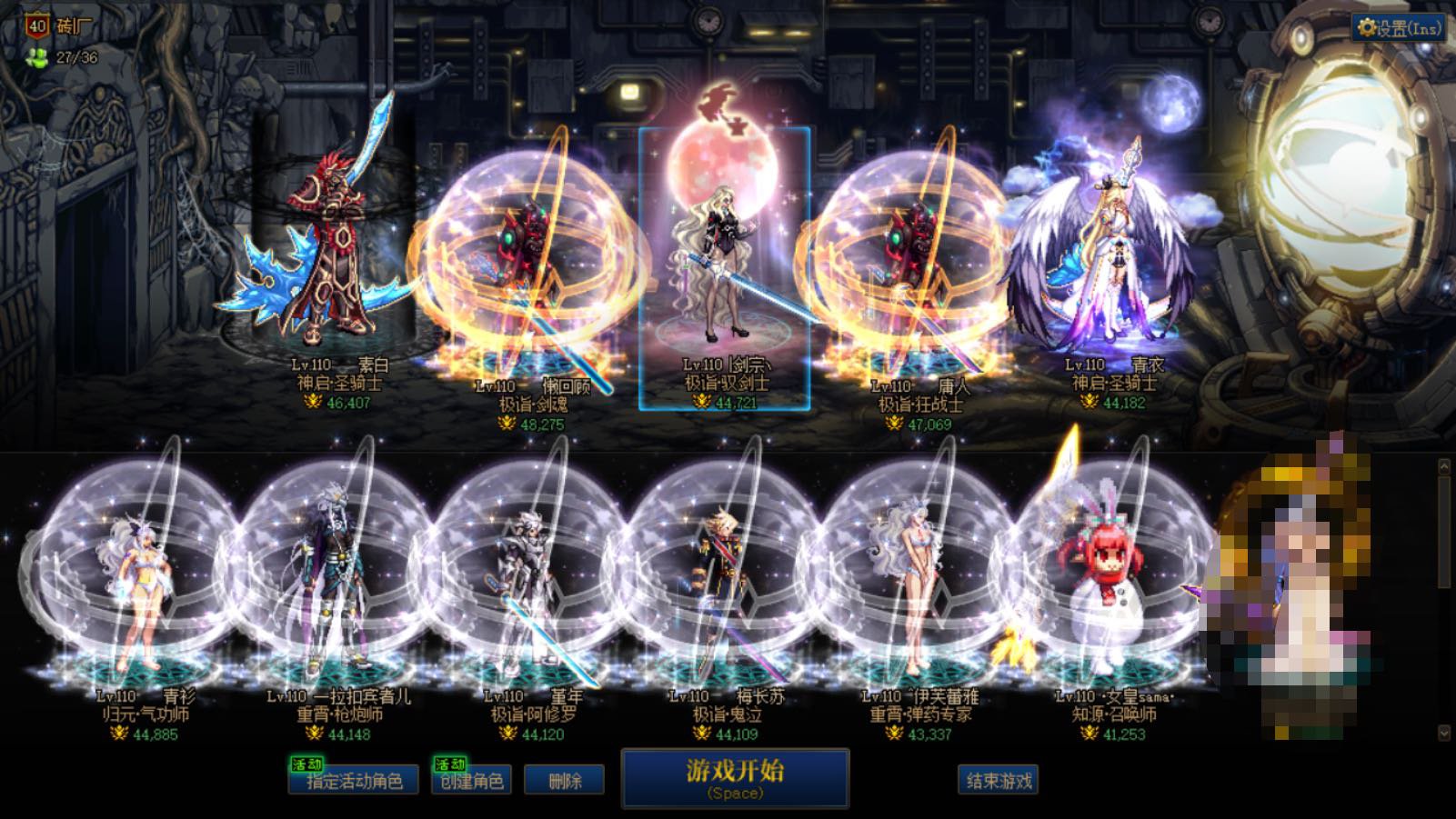Pick the 青衫 归元·气功师 character
The image size is (1456, 819).
coord(146,591)
